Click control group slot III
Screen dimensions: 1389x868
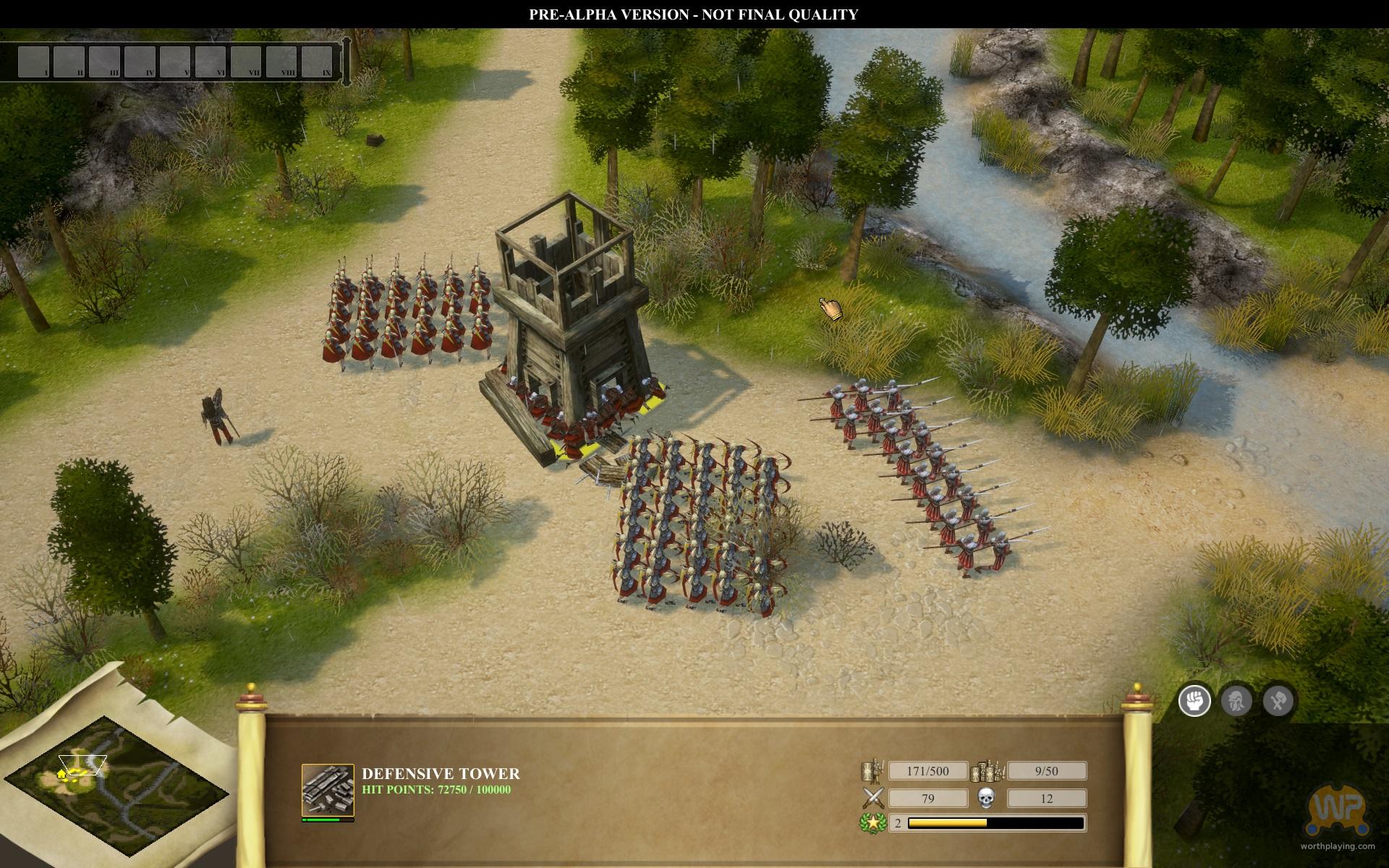click(104, 61)
